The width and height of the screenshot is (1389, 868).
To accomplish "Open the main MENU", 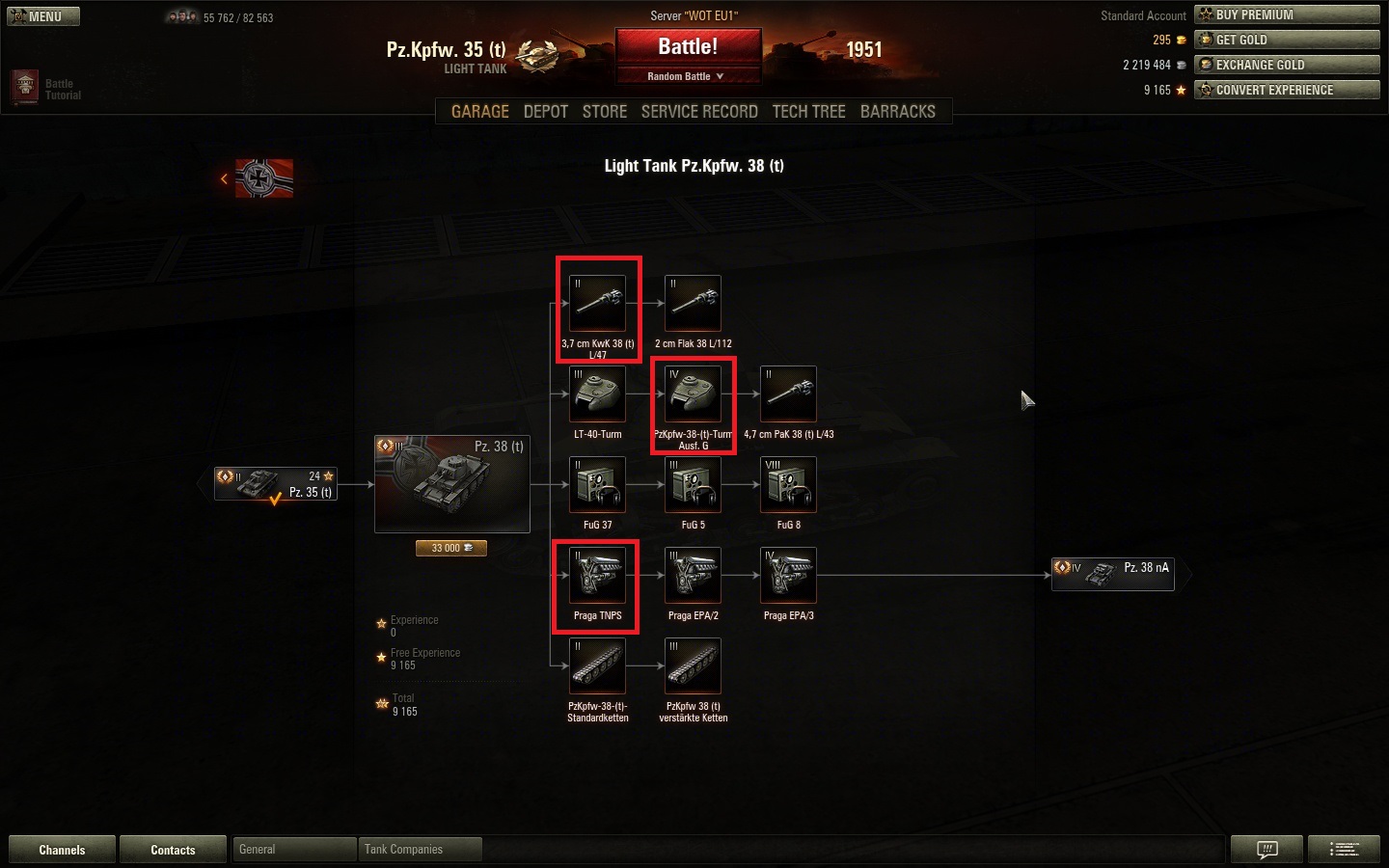I will (x=43, y=16).
